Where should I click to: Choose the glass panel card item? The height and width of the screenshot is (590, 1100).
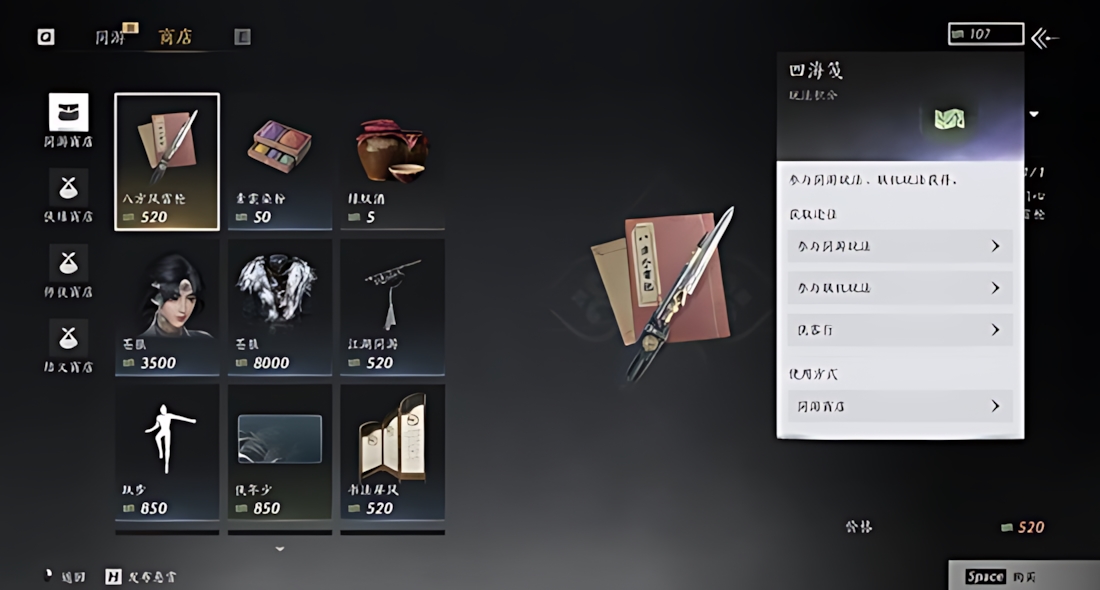(280, 451)
